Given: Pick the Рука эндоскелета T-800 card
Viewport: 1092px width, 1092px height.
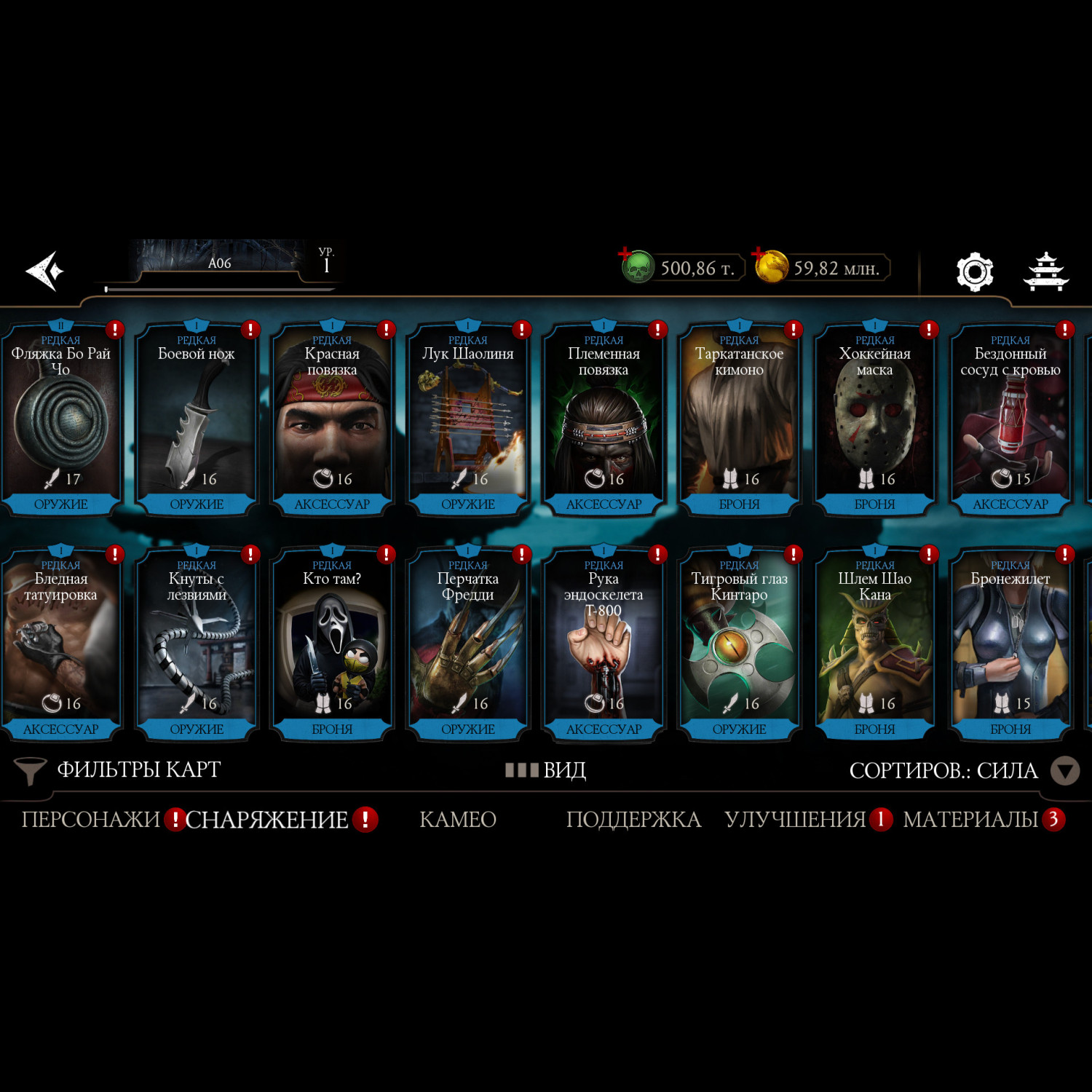Looking at the screenshot, I should point(604,644).
